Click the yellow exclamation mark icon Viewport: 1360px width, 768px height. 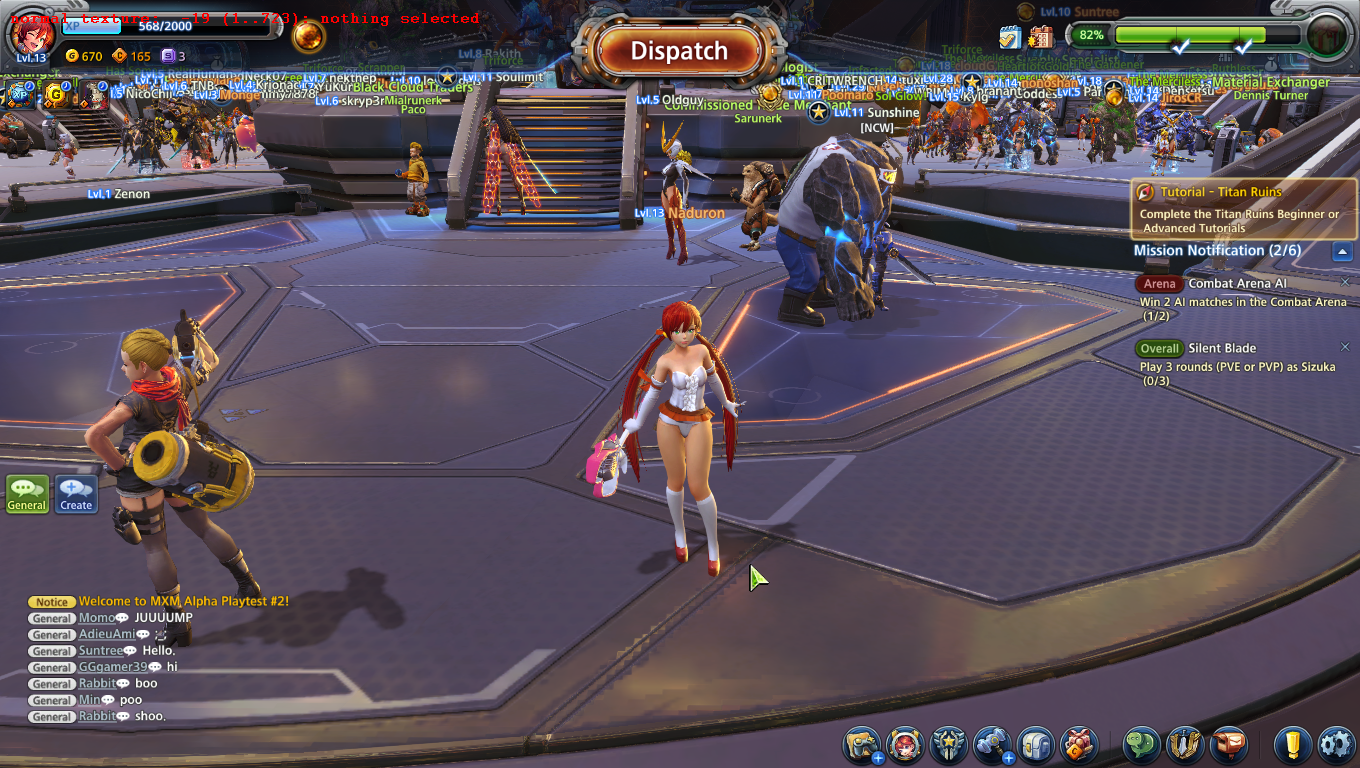coord(1293,745)
